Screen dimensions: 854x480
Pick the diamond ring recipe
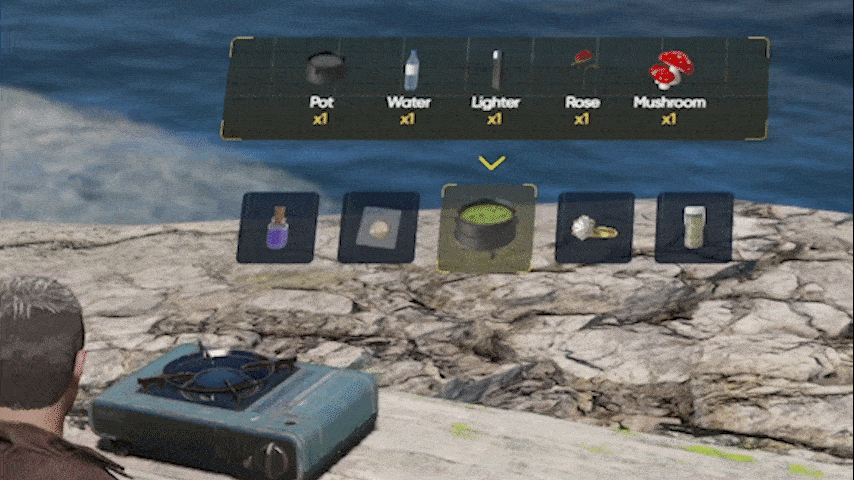pos(594,227)
